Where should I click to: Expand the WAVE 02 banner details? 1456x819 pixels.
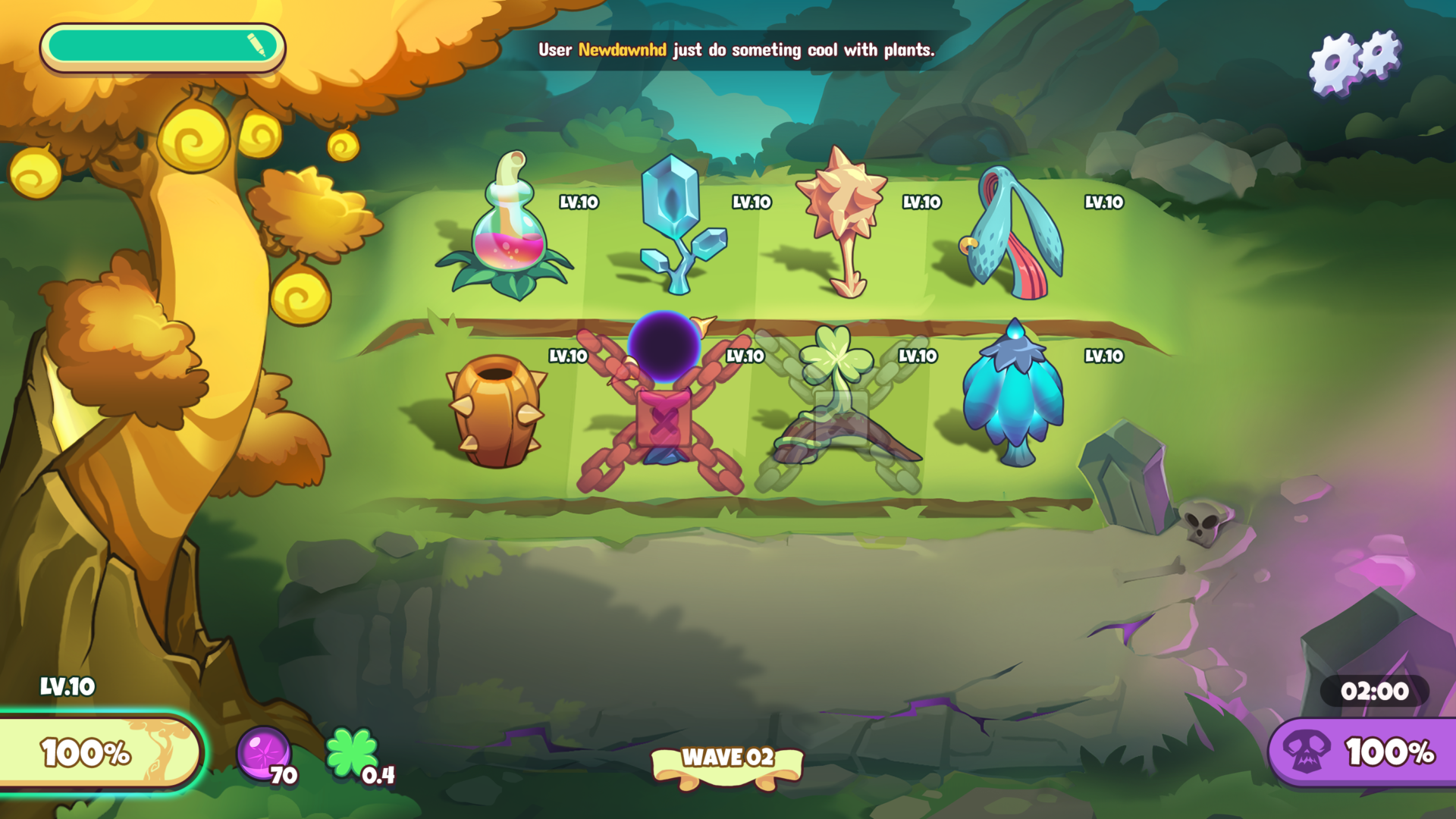pos(727,758)
